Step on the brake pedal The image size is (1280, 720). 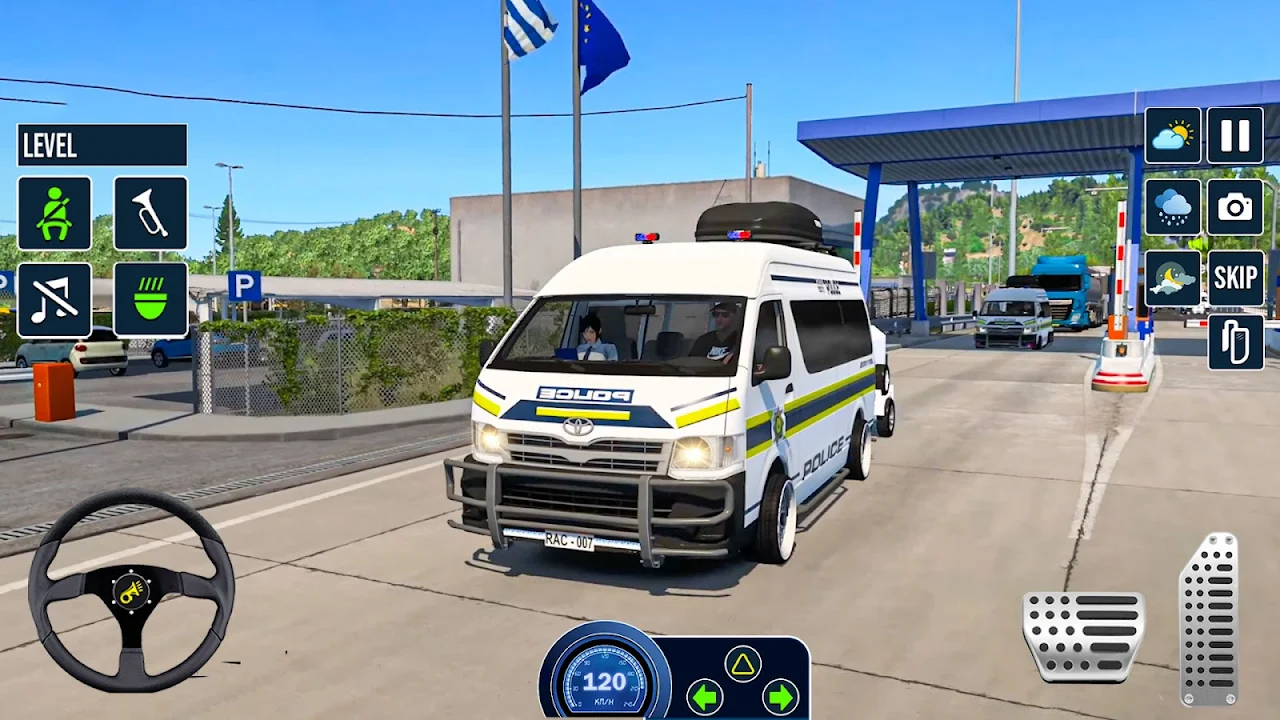(x=1083, y=637)
